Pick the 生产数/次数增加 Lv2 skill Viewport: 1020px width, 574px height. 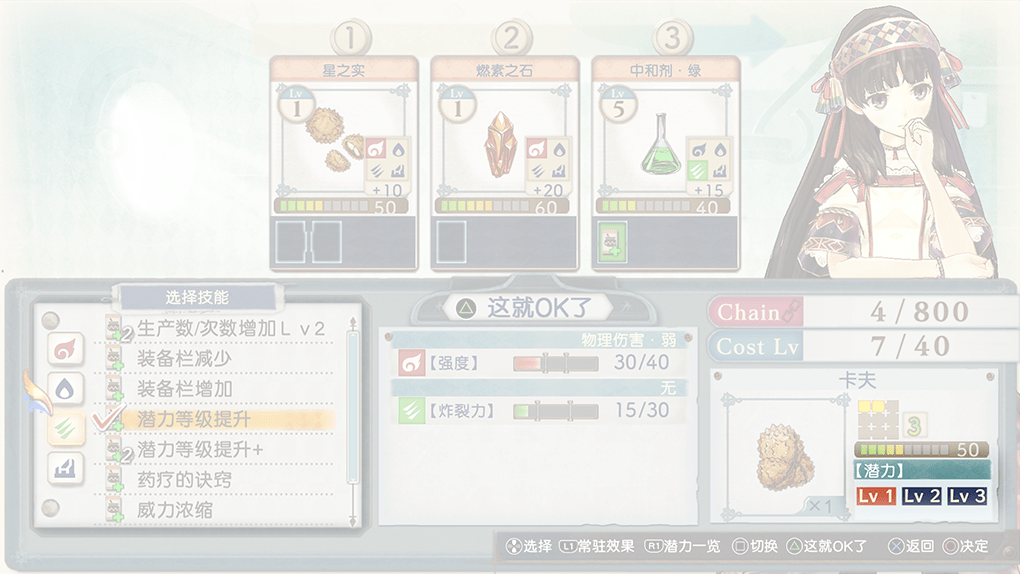[230, 328]
